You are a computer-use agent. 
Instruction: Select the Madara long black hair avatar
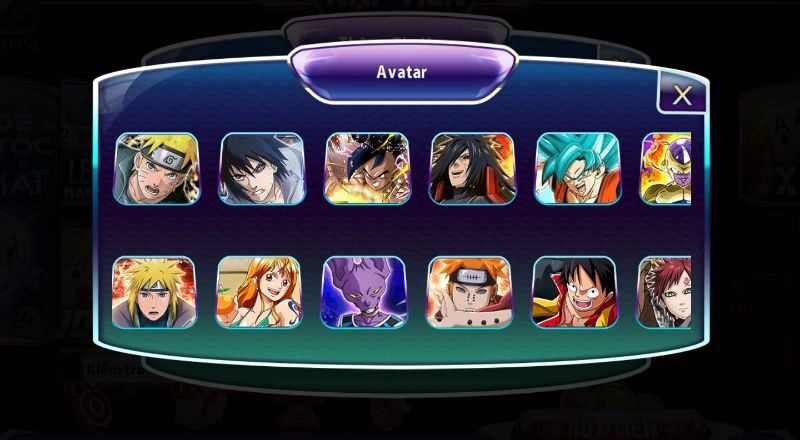click(x=471, y=169)
